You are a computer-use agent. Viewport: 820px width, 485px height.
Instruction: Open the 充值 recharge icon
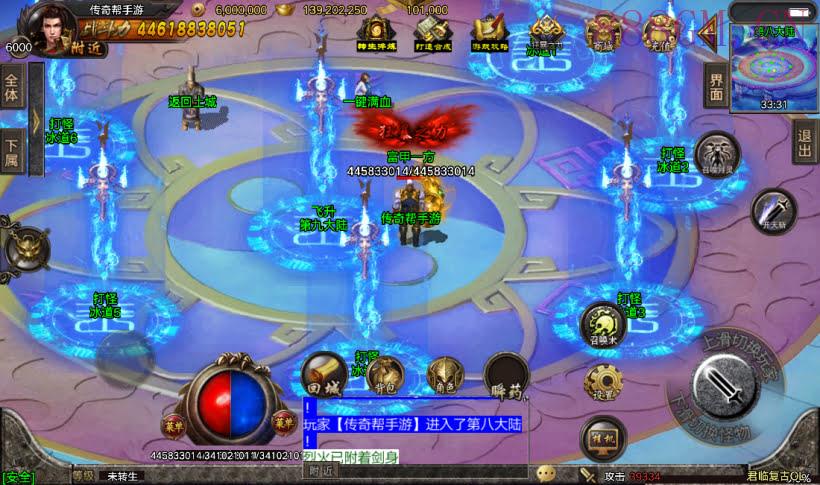(x=661, y=33)
